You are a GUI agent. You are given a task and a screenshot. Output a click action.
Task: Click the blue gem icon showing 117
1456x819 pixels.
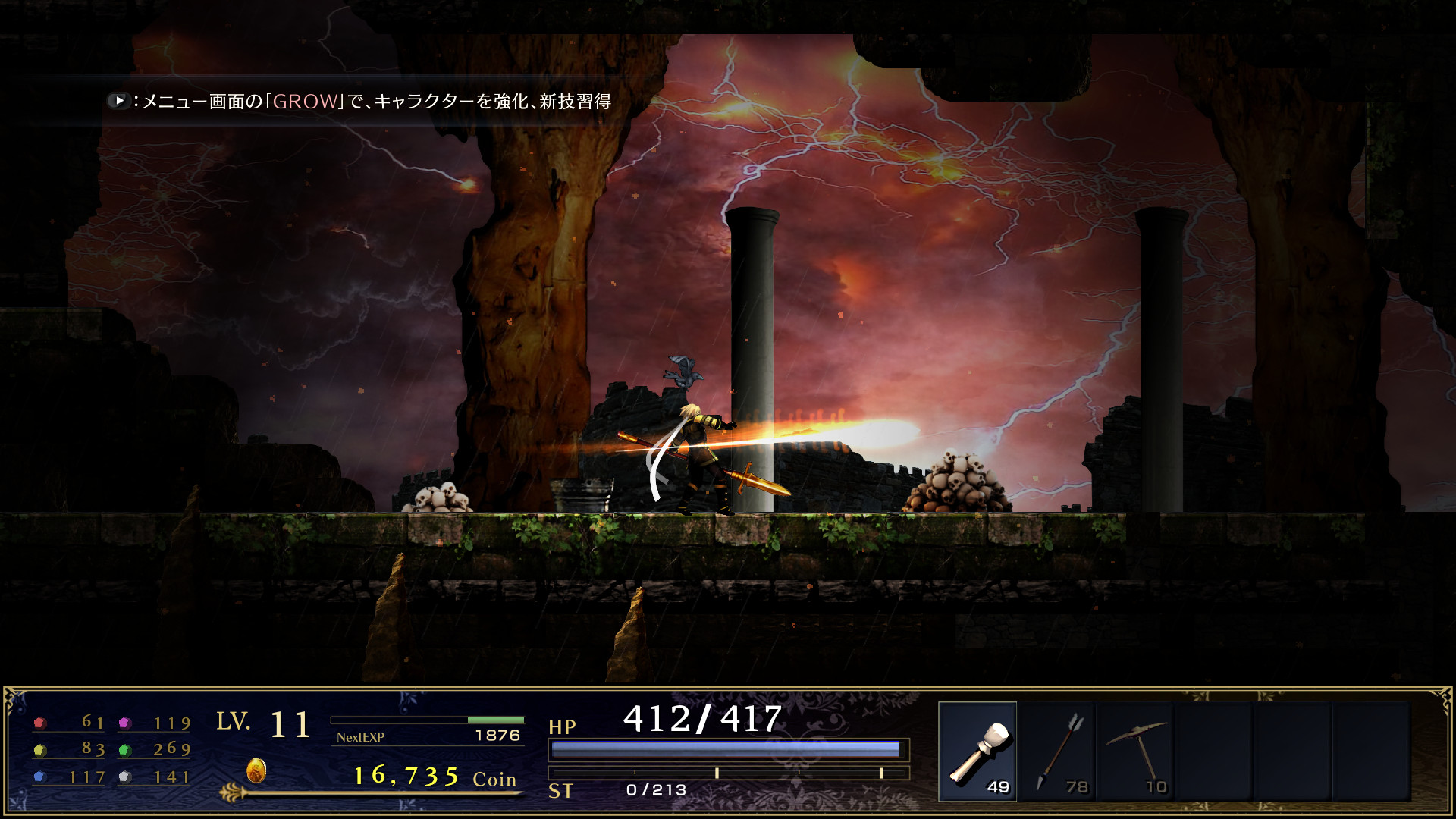coord(42,776)
